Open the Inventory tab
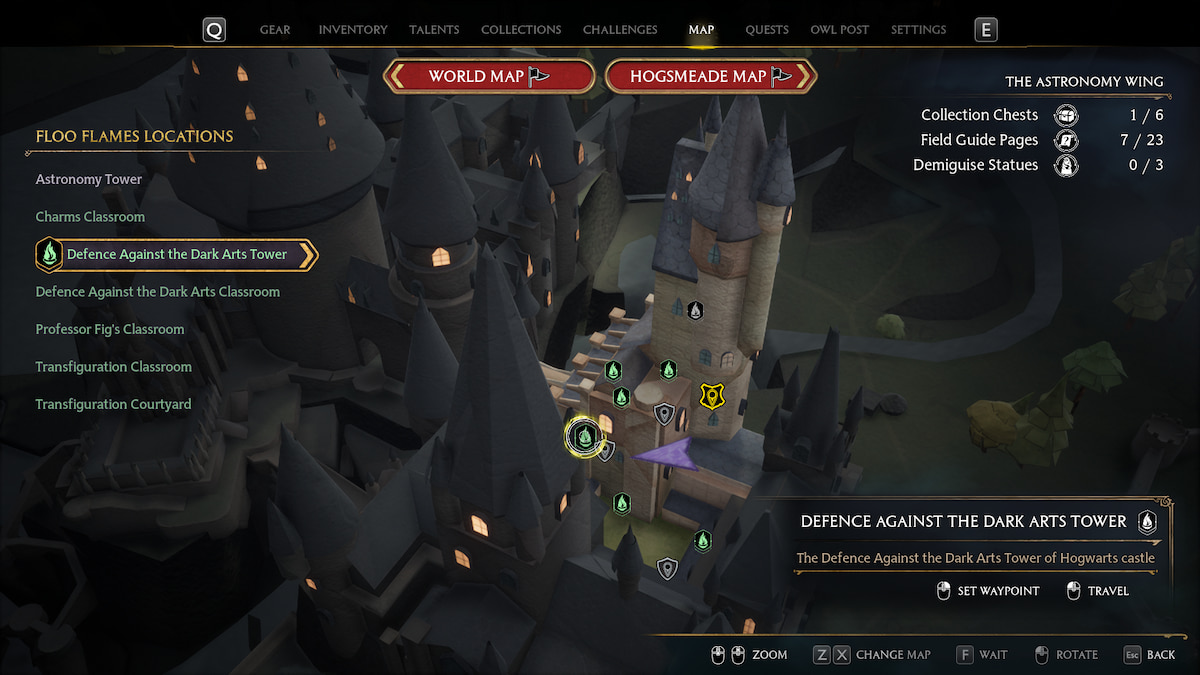This screenshot has width=1200, height=675. coord(350,30)
